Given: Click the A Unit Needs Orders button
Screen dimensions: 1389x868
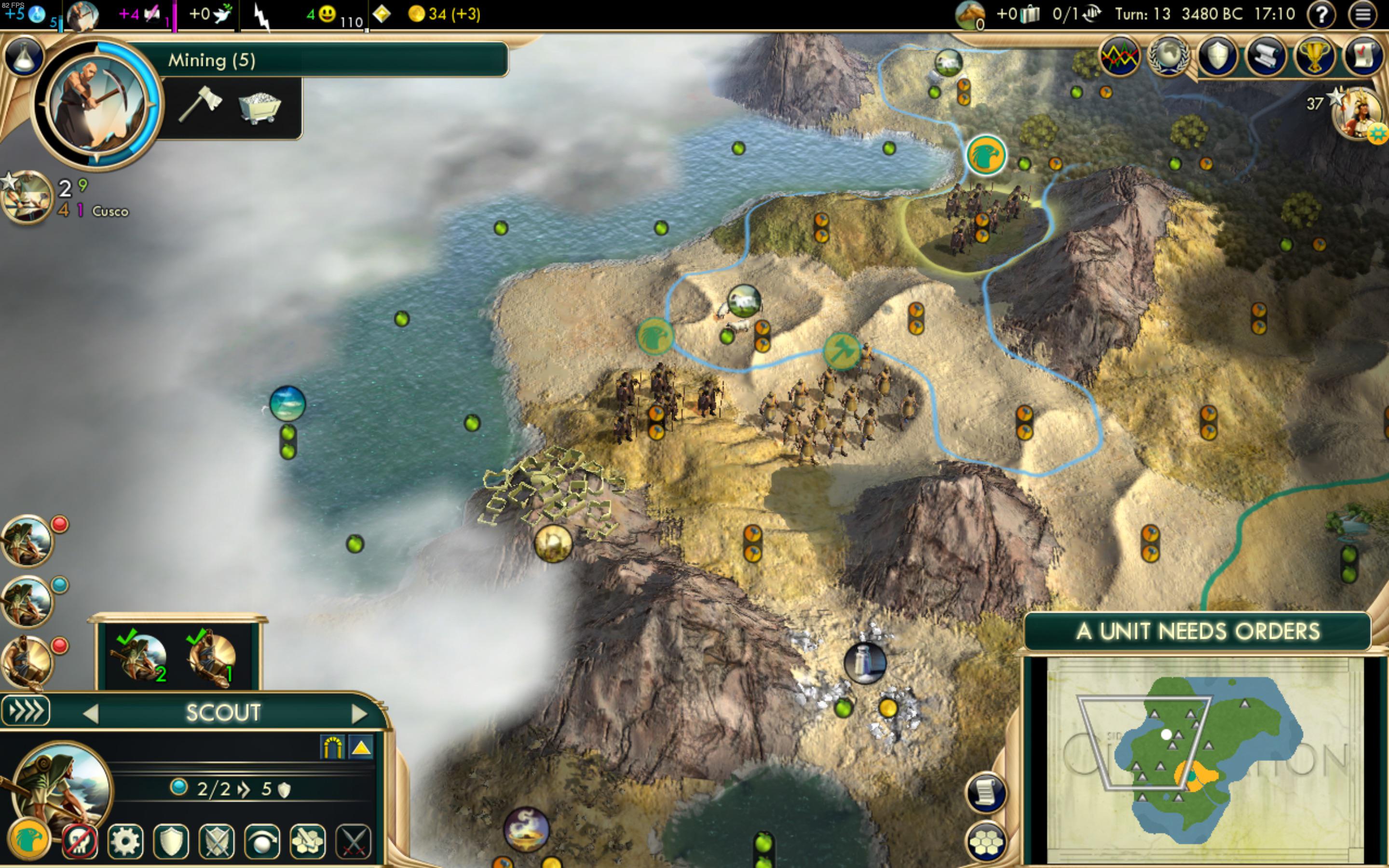Looking at the screenshot, I should 1198,631.
